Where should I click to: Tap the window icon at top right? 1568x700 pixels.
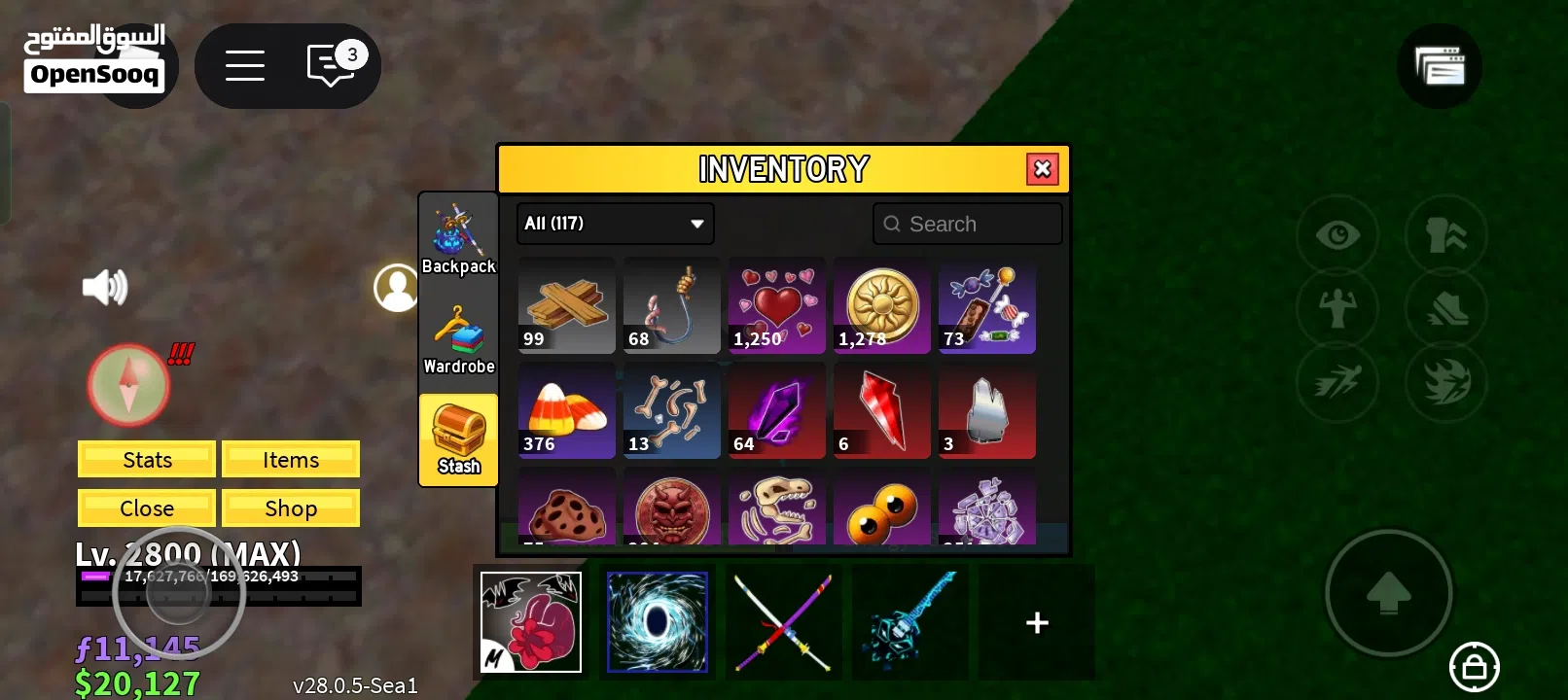(x=1440, y=66)
